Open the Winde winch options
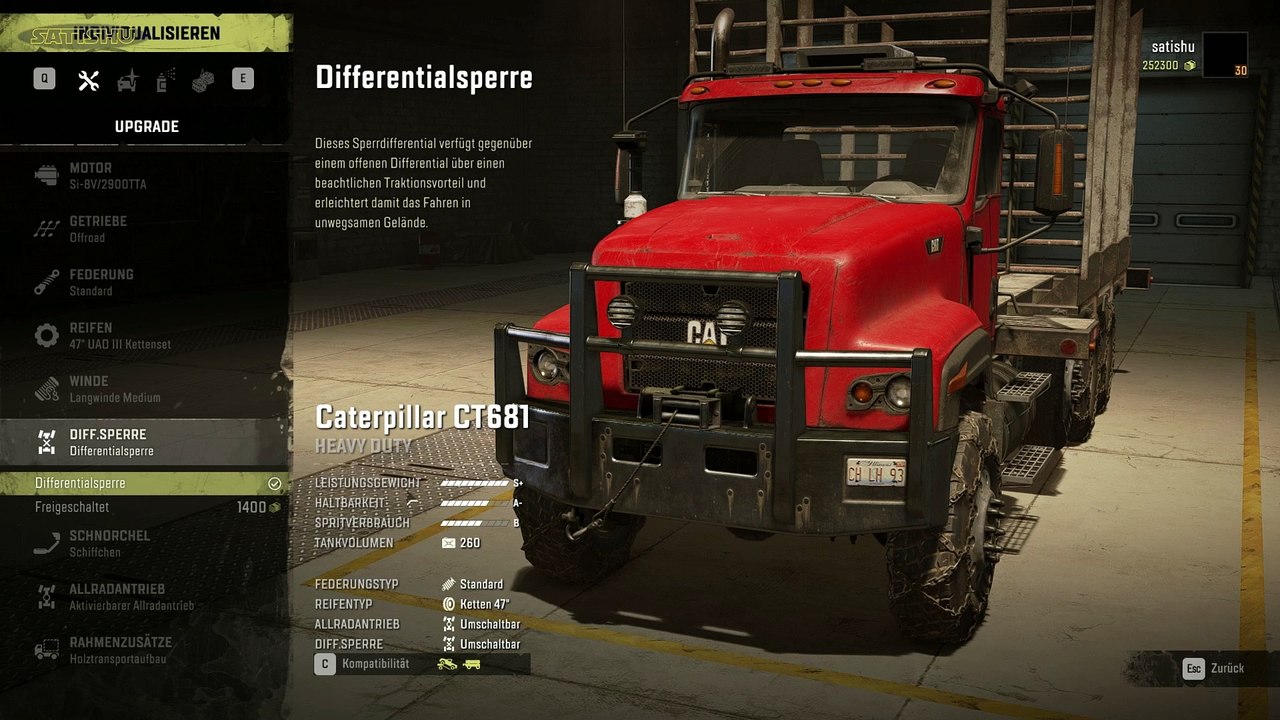 click(145, 389)
